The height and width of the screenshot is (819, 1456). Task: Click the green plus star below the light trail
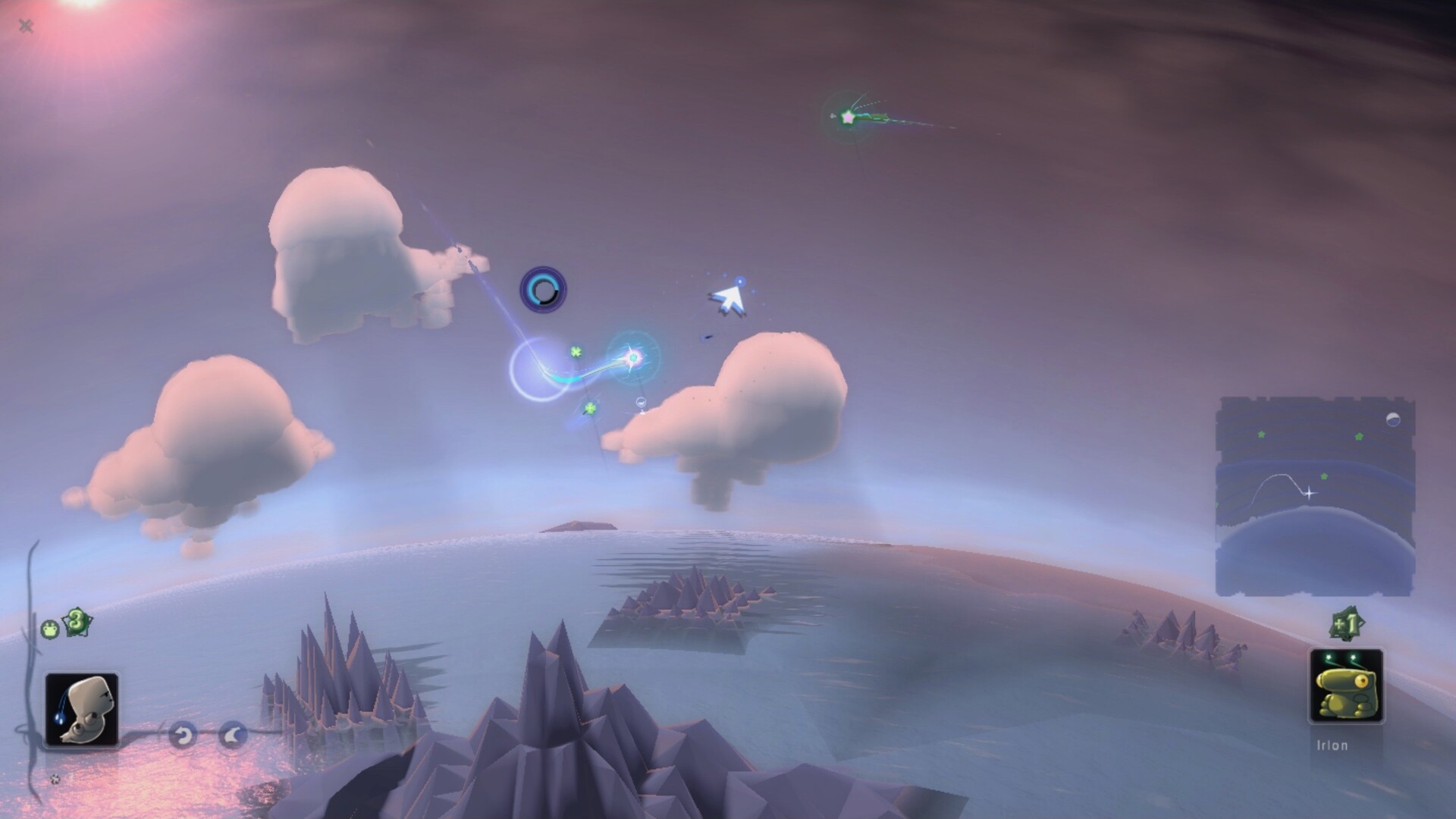(x=590, y=408)
